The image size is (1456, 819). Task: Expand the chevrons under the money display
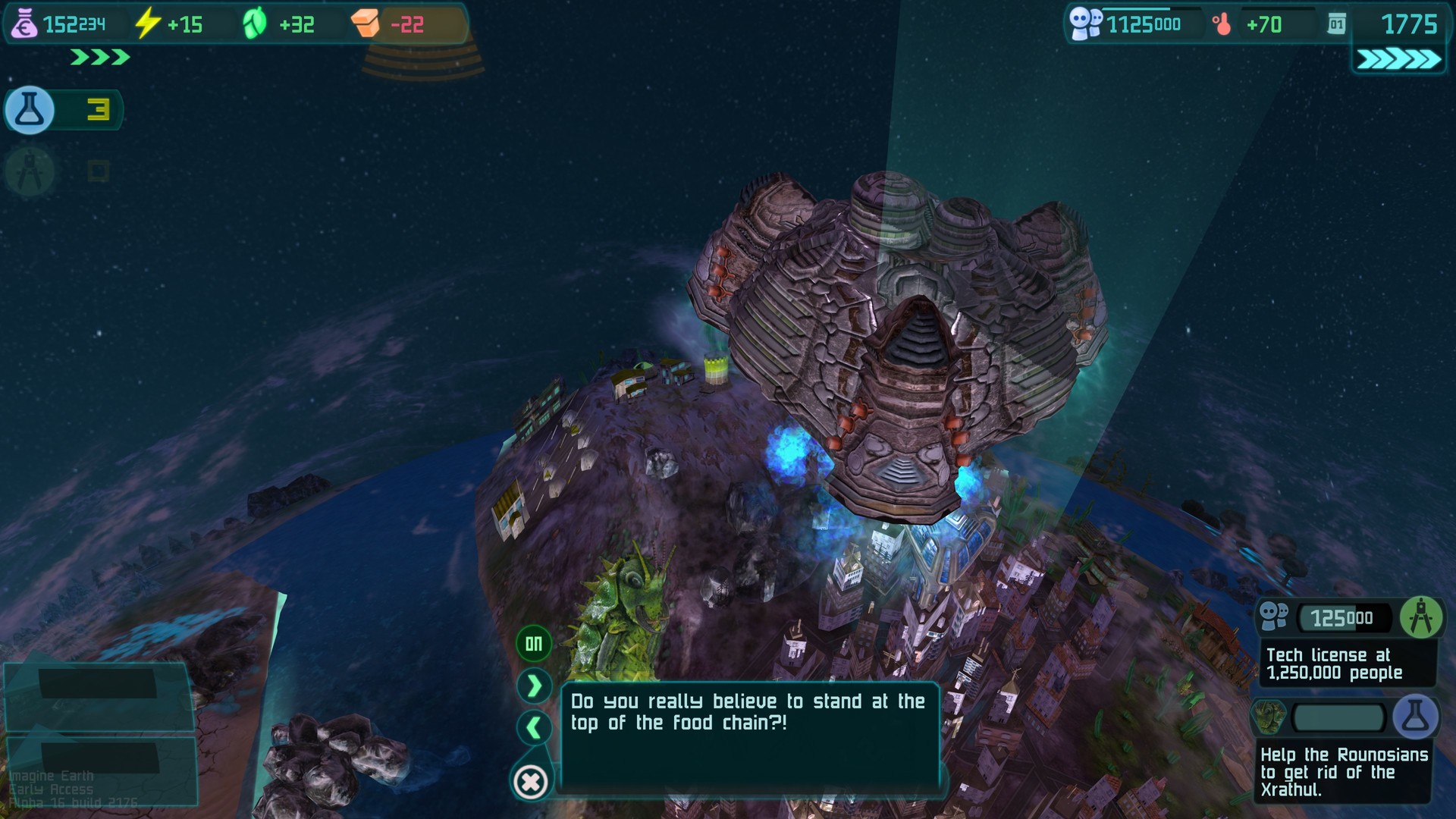tap(99, 55)
